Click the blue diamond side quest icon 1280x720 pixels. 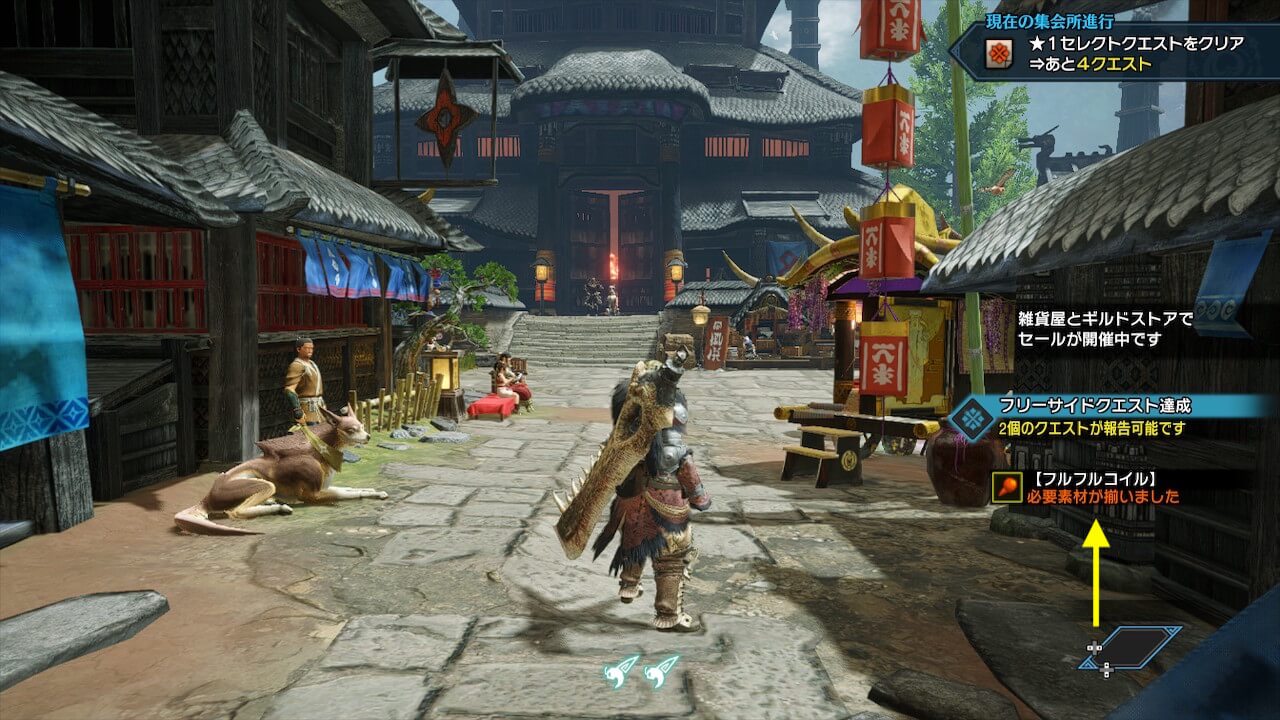[x=969, y=417]
